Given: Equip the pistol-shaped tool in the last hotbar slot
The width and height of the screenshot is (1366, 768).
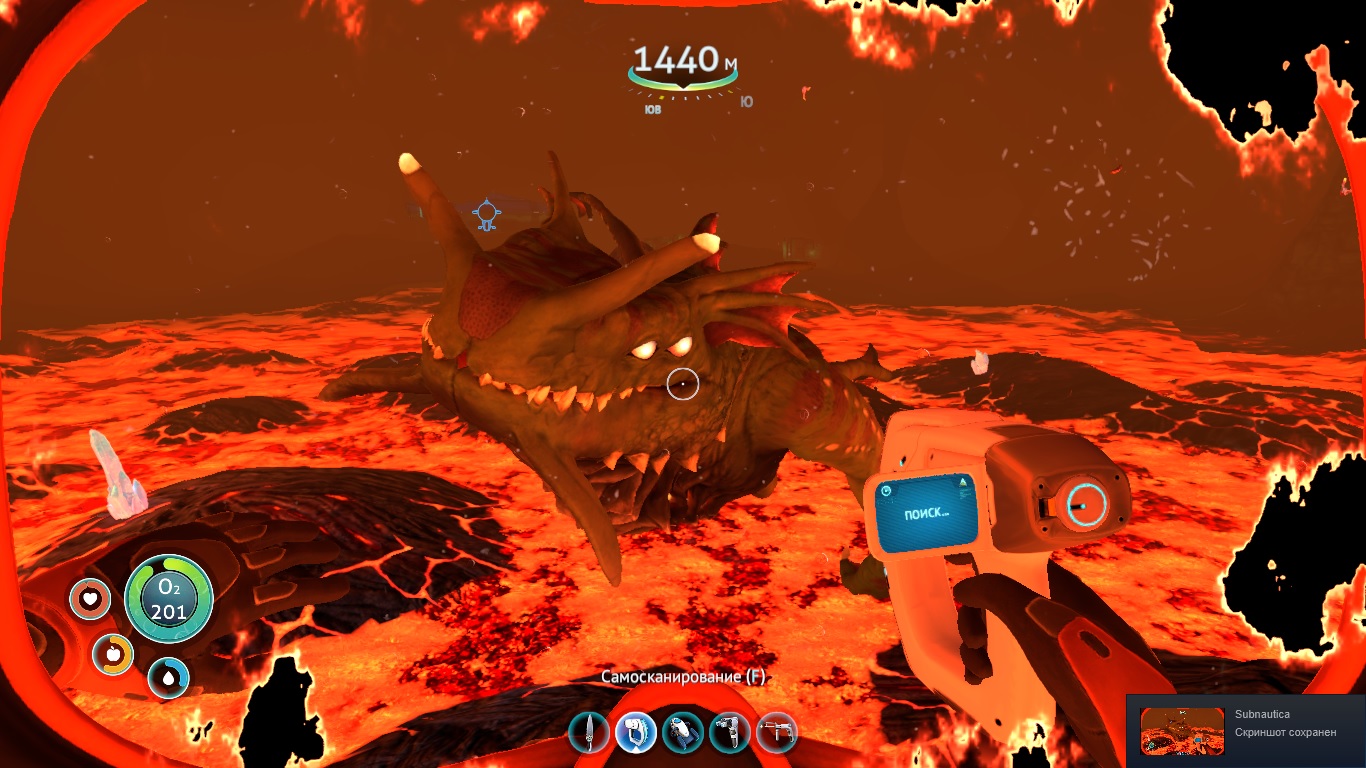Looking at the screenshot, I should pos(777,733).
